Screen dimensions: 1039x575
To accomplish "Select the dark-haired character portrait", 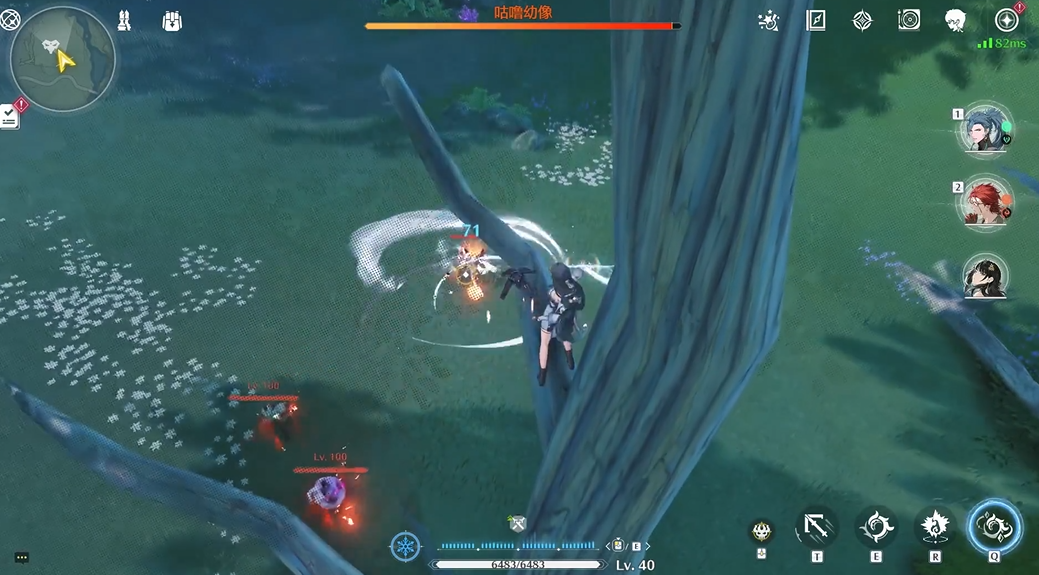I will tap(984, 277).
